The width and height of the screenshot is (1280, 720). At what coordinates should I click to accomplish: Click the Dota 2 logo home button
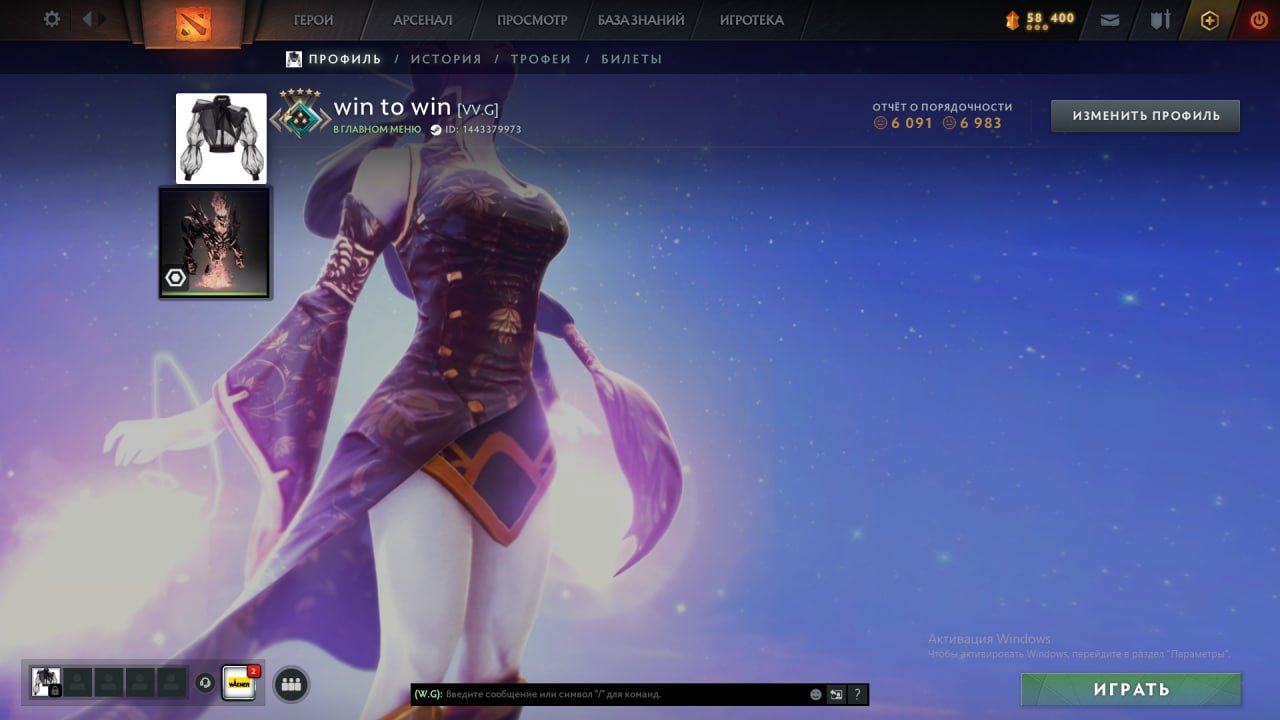pyautogui.click(x=193, y=22)
